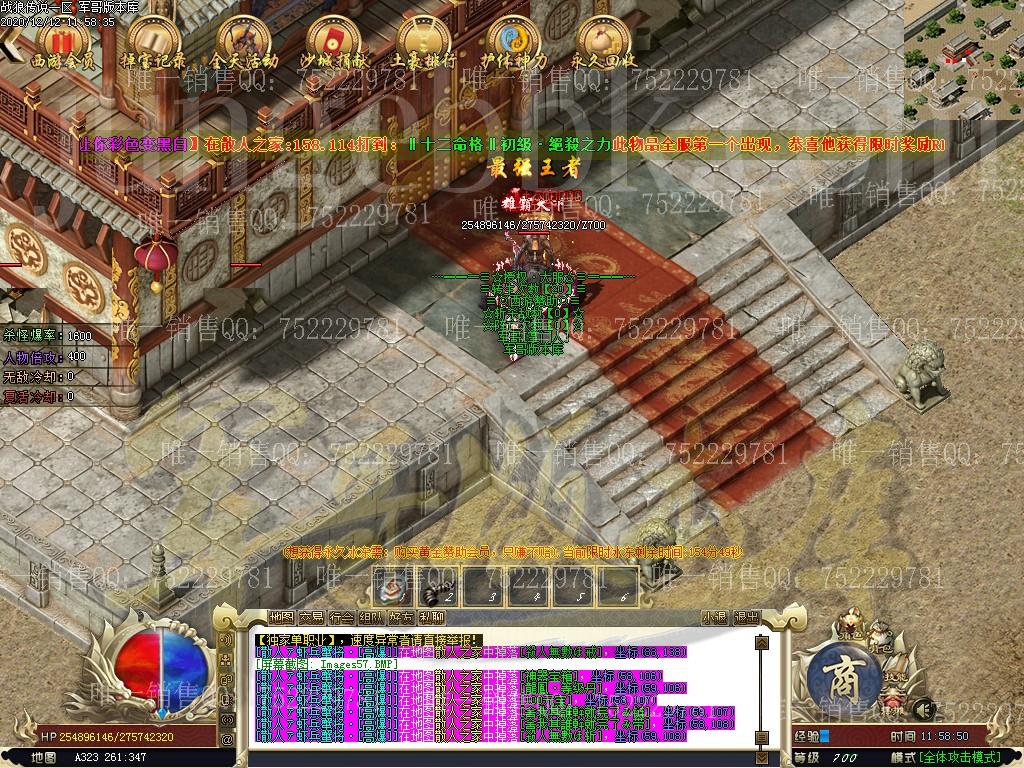Open the 交易 trade button
The width and height of the screenshot is (1024, 768).
[312, 618]
